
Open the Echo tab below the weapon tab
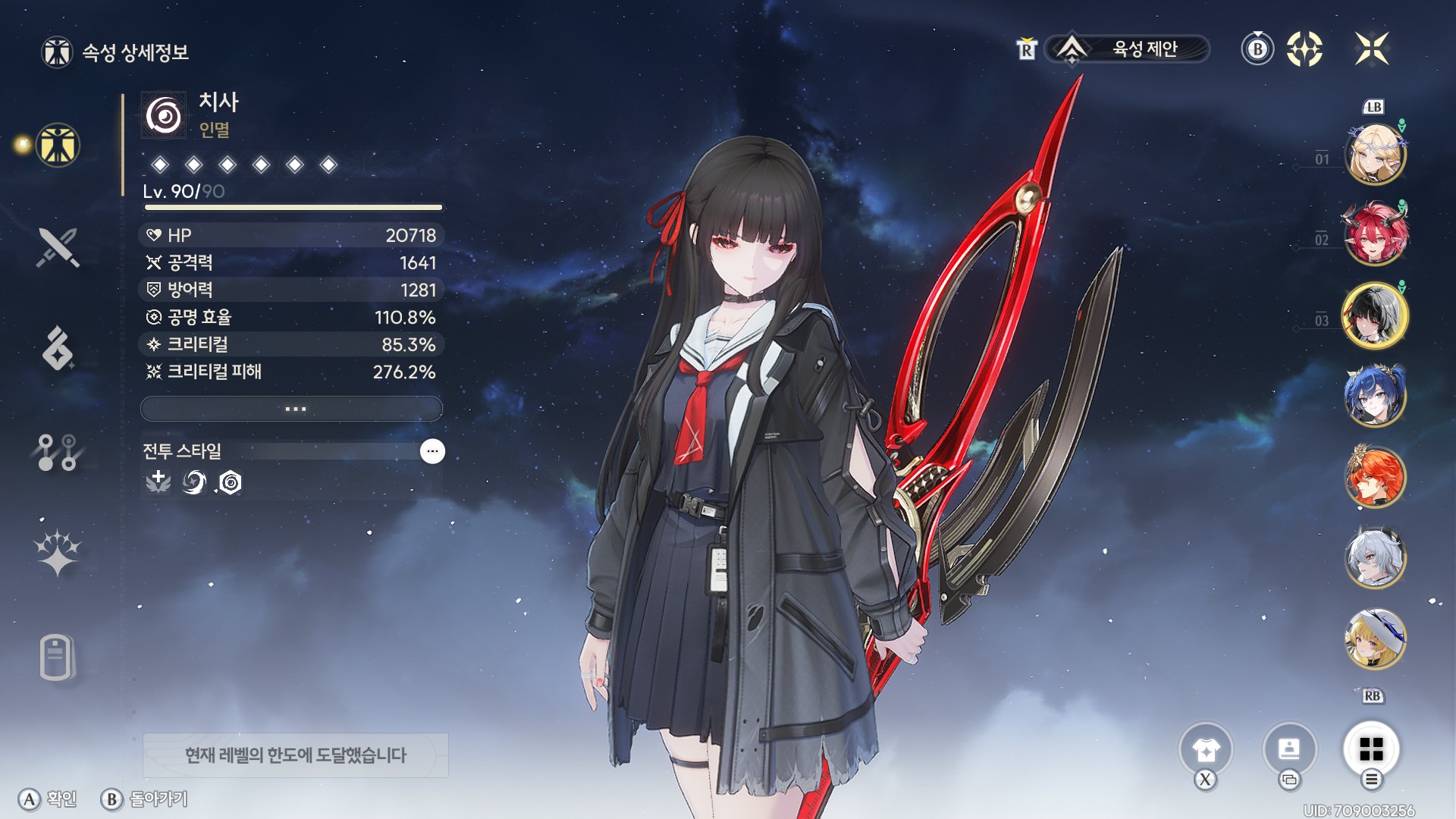[58, 349]
